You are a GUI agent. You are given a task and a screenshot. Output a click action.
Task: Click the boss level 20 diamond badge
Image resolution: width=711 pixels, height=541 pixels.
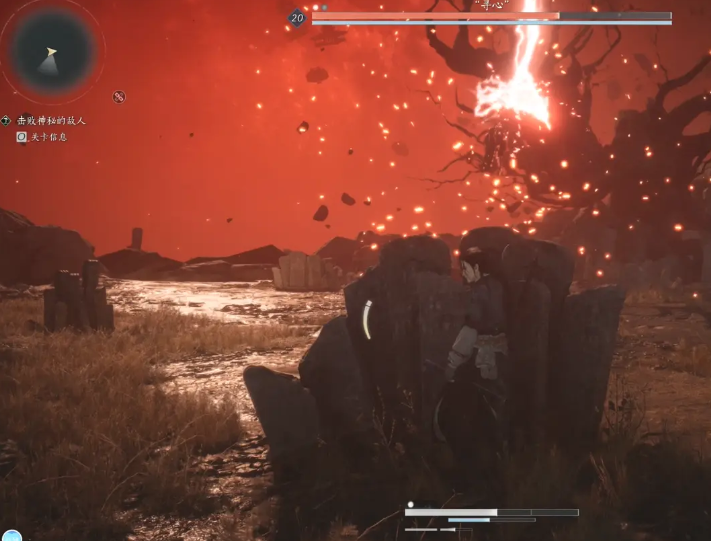click(297, 17)
